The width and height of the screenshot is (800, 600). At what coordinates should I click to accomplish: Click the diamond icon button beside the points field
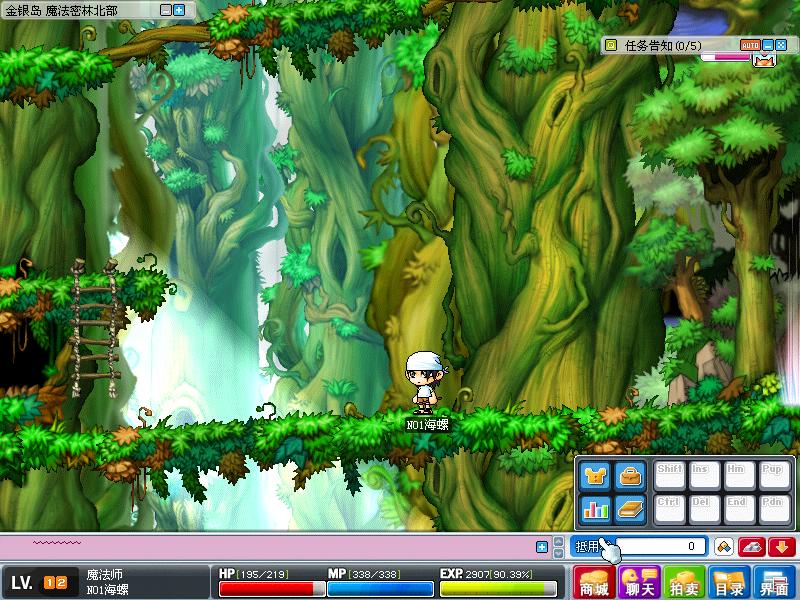[x=723, y=547]
